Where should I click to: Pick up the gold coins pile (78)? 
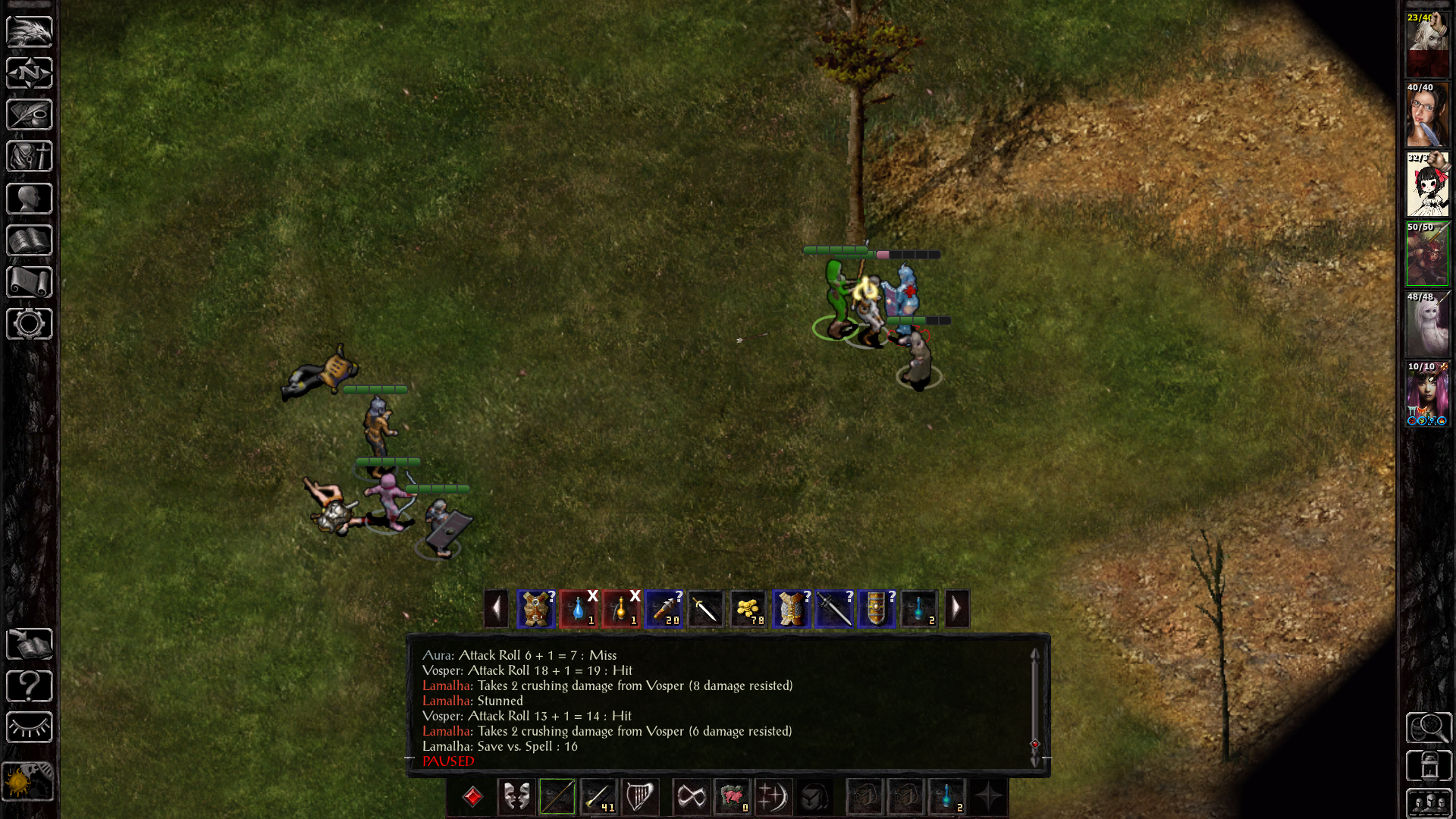coord(748,609)
